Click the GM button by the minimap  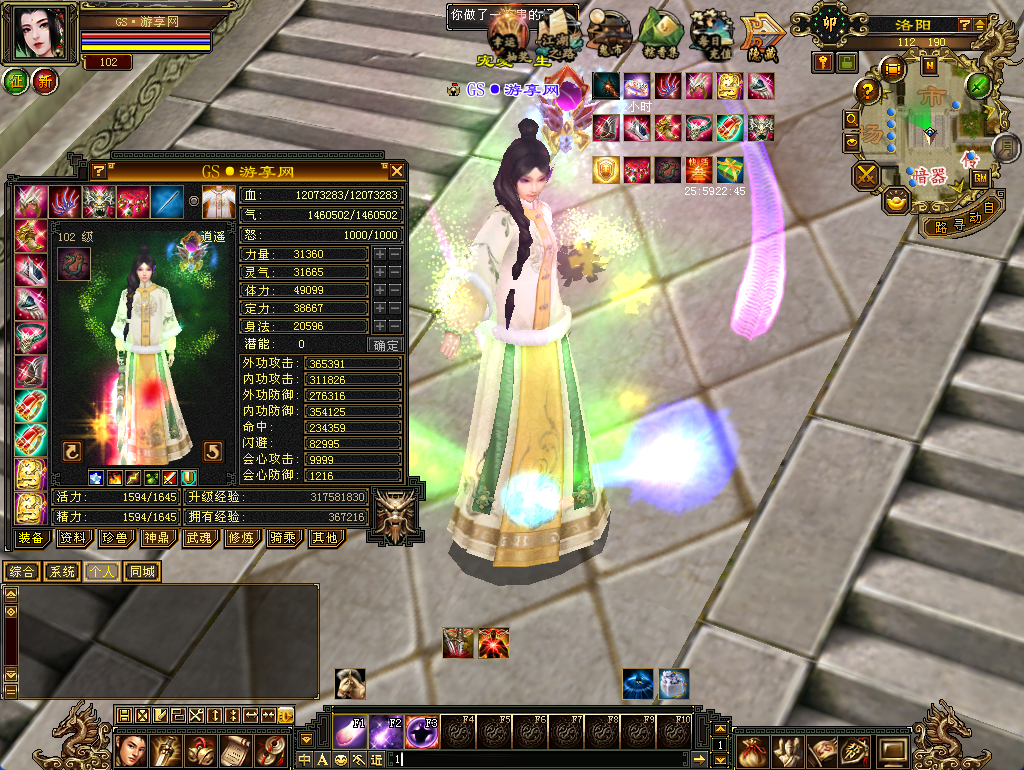pos(980,178)
